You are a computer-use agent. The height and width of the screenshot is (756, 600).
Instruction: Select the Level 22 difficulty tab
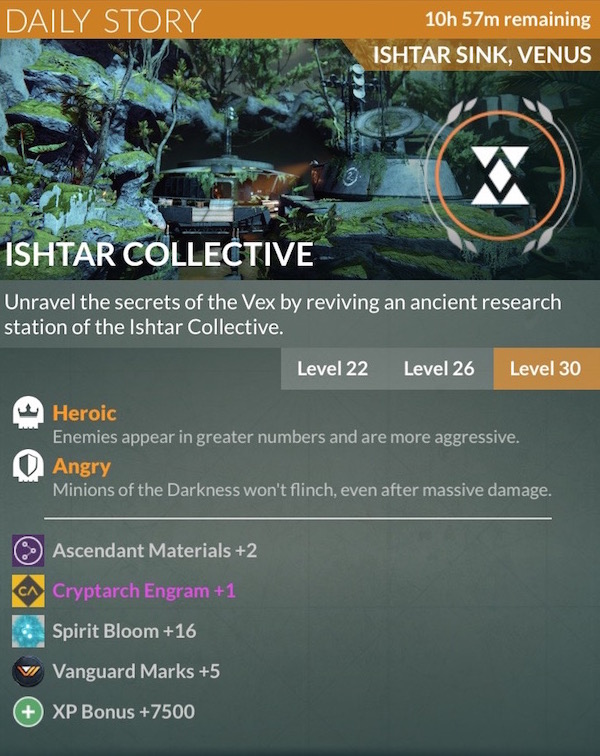(332, 369)
